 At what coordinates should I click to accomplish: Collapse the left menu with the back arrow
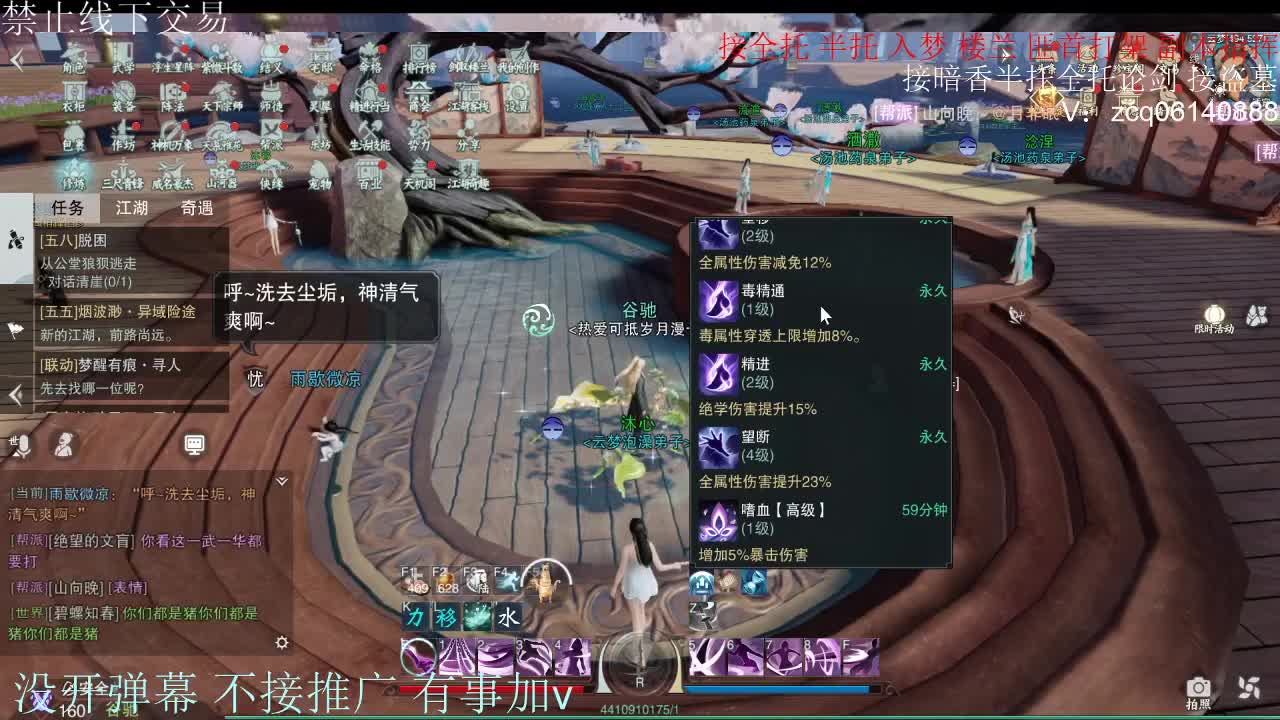click(x=17, y=58)
